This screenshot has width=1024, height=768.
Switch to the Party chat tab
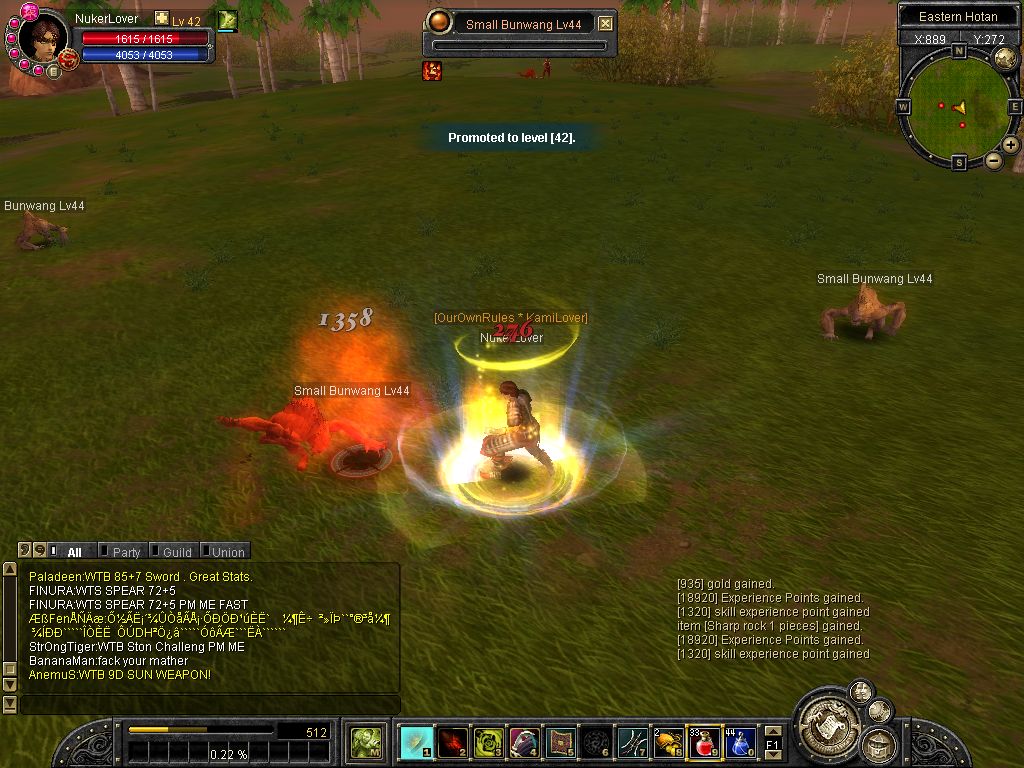(x=126, y=552)
